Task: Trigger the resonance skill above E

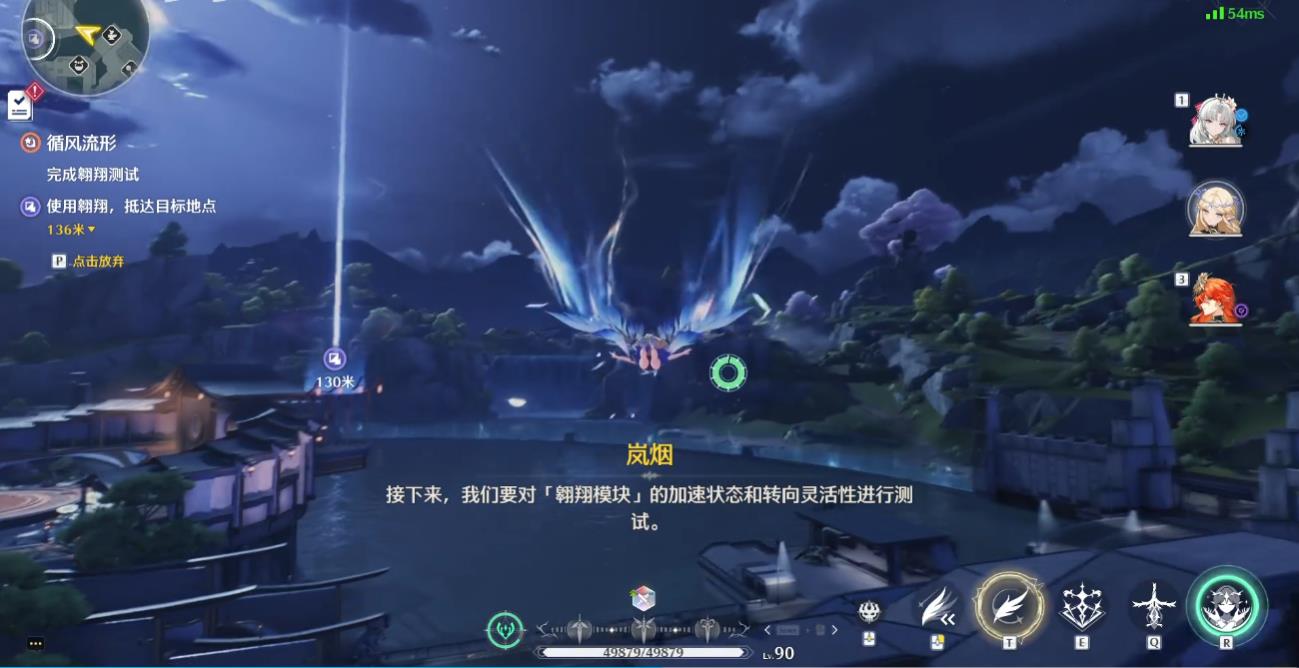Action: (x=1082, y=606)
